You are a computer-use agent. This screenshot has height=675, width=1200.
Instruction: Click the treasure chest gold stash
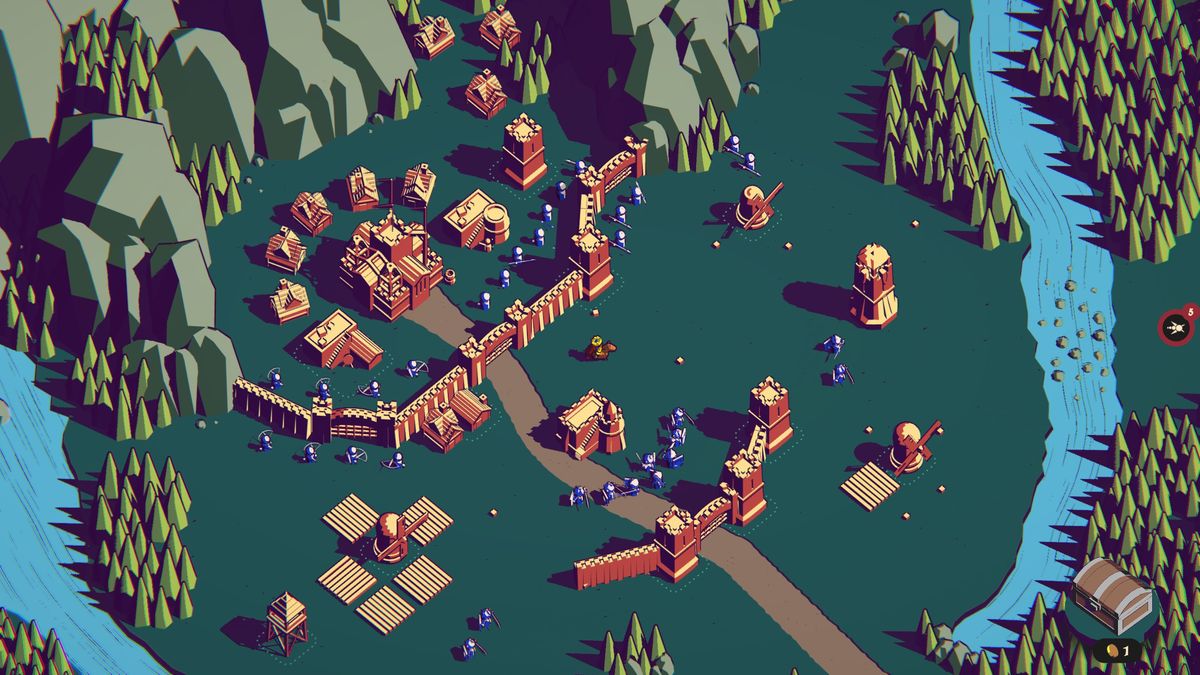coord(1112,596)
